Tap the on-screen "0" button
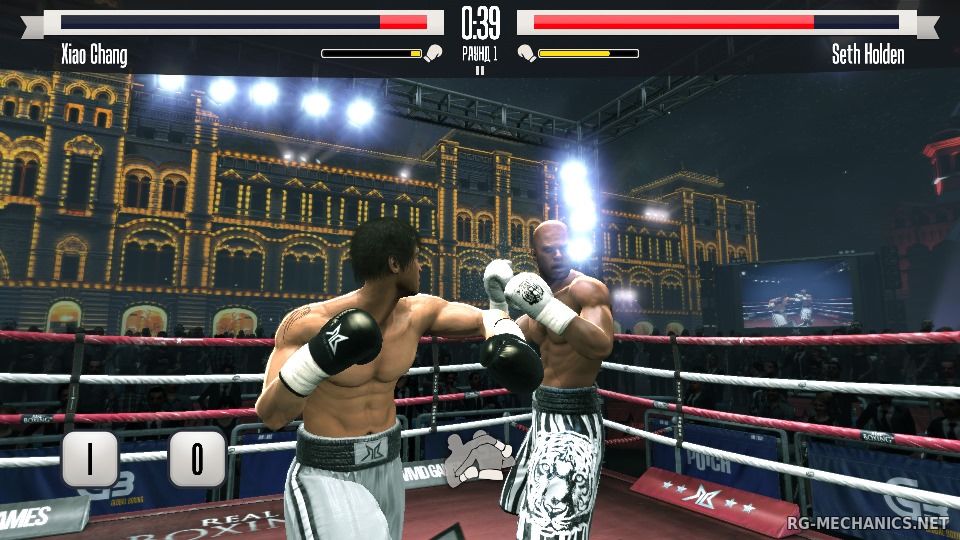960x540 pixels. point(196,459)
